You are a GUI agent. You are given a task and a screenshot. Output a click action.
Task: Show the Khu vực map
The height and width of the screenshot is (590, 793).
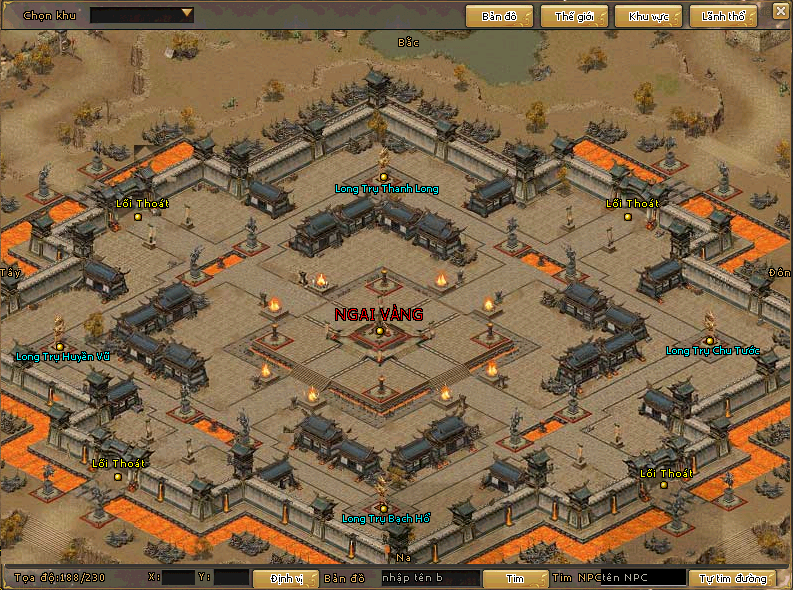coord(647,16)
